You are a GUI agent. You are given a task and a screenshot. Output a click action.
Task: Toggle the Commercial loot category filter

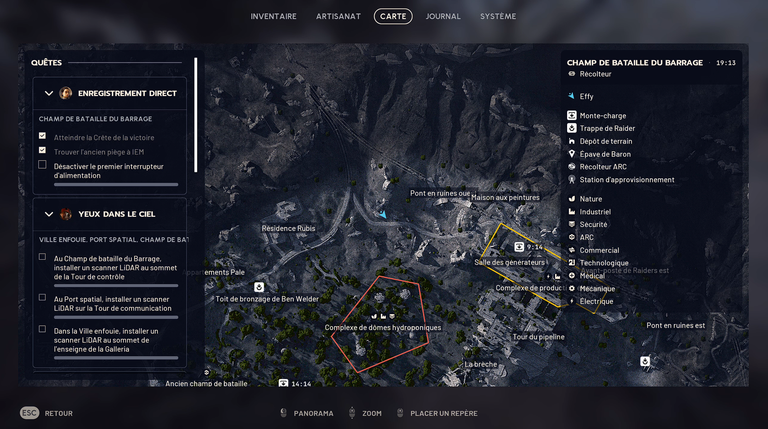[x=599, y=250]
